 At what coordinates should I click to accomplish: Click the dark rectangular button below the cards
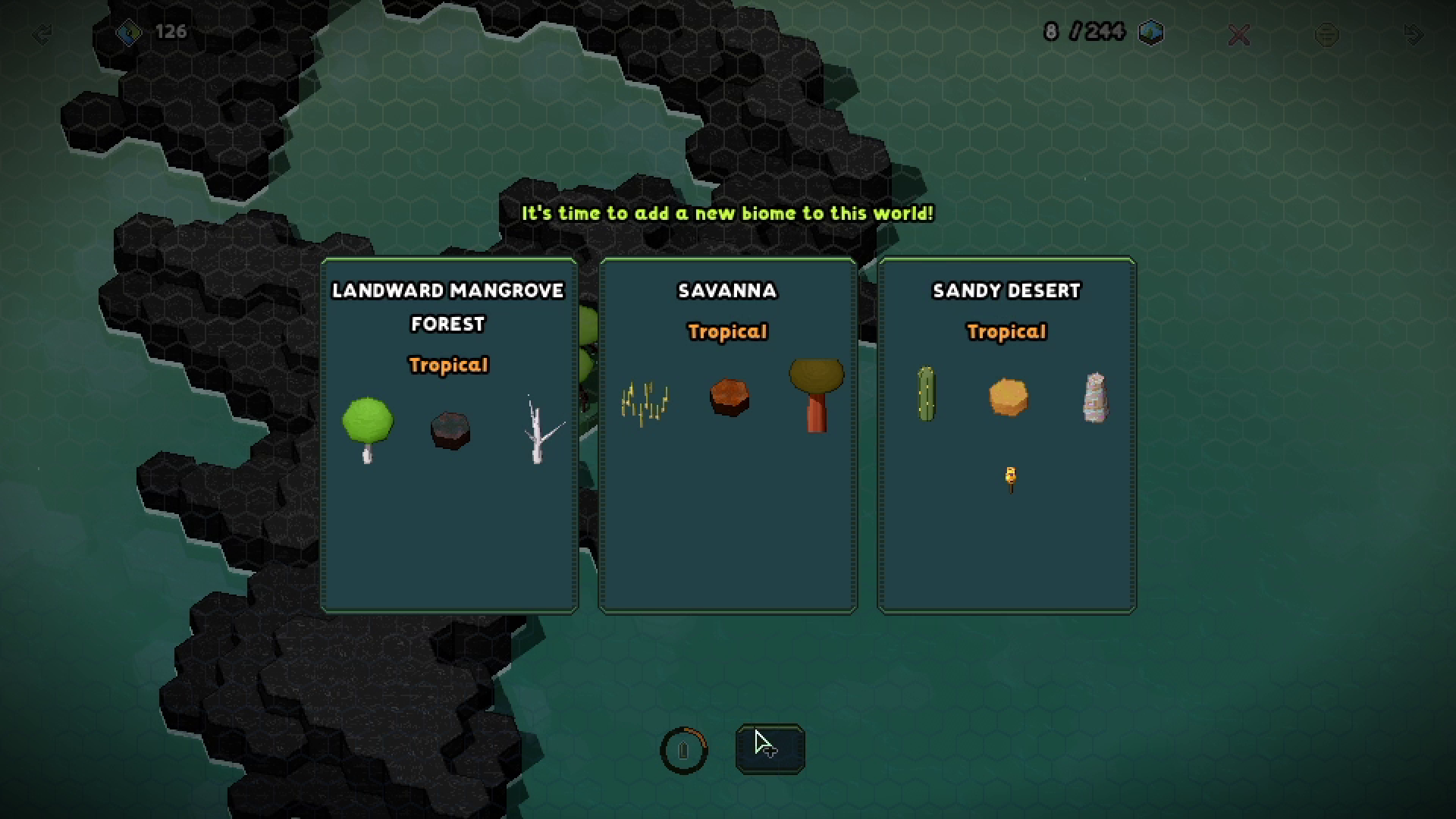click(x=770, y=748)
